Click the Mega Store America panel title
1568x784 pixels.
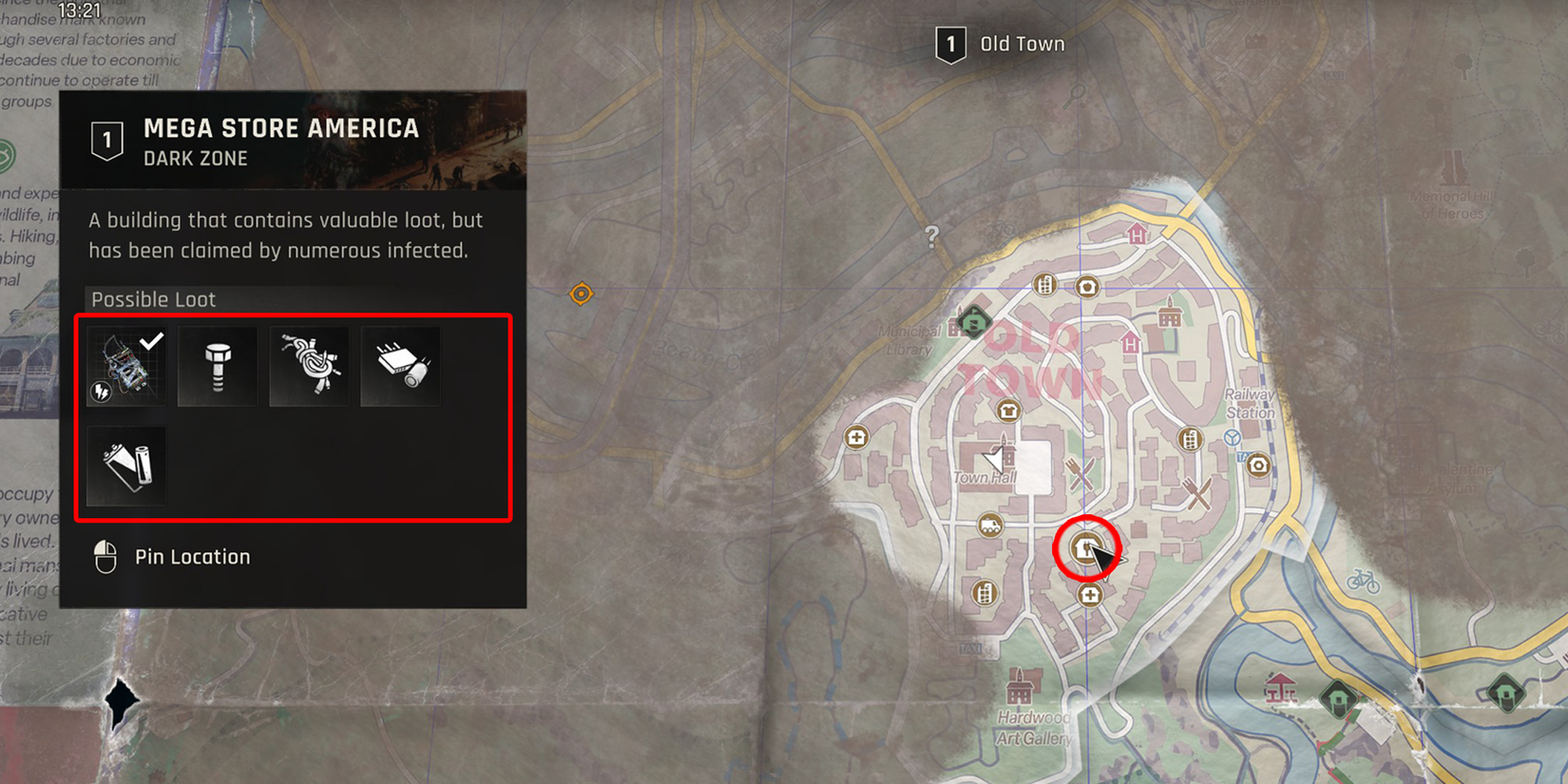point(281,128)
